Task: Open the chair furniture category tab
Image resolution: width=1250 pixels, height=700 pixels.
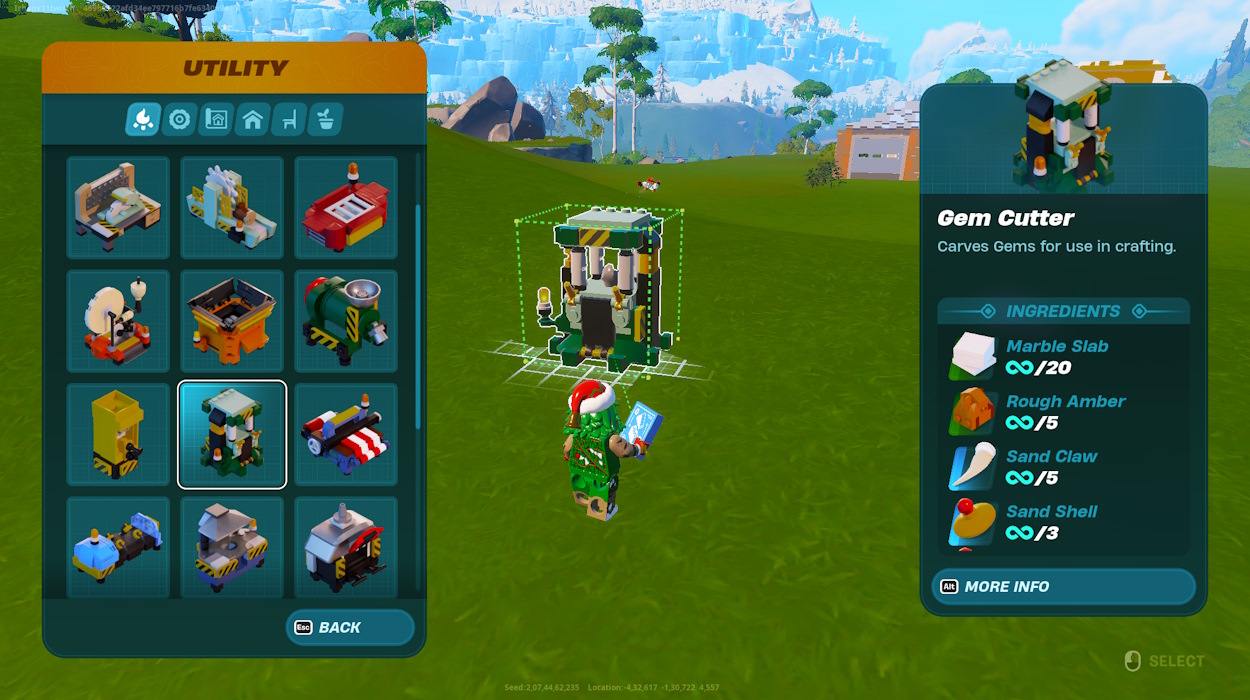Action: click(289, 120)
